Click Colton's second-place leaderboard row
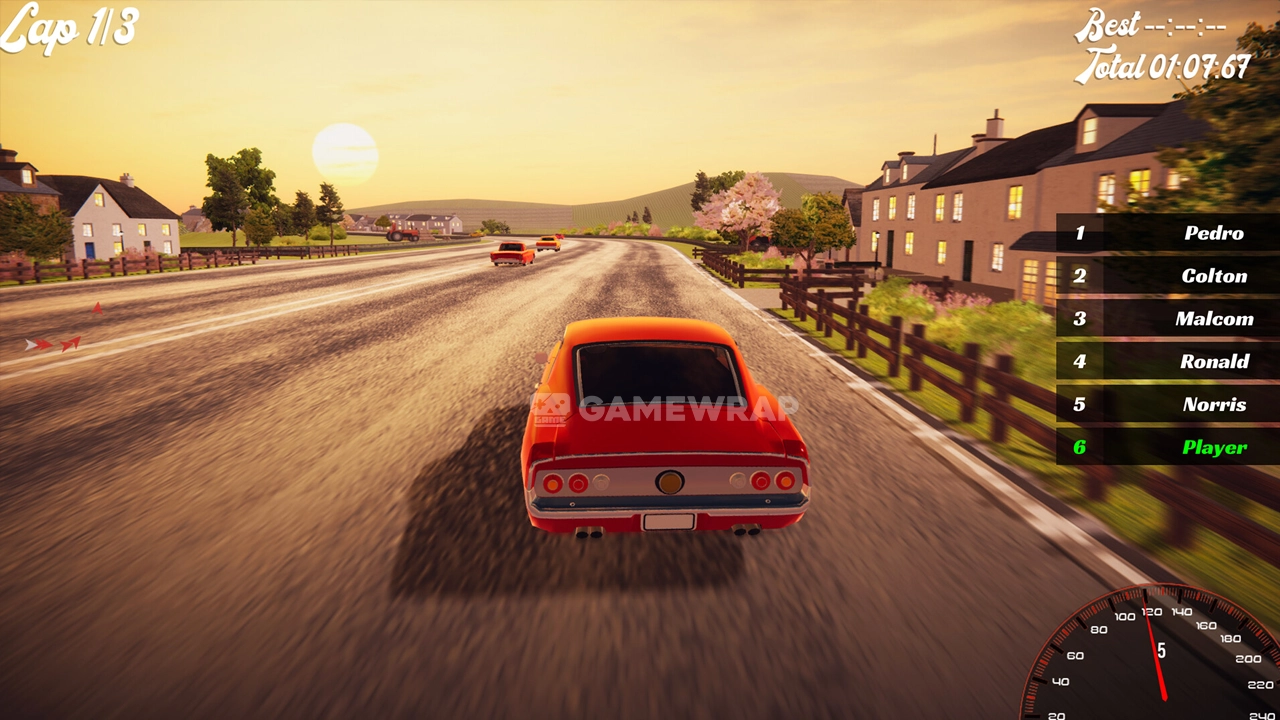 point(1167,276)
